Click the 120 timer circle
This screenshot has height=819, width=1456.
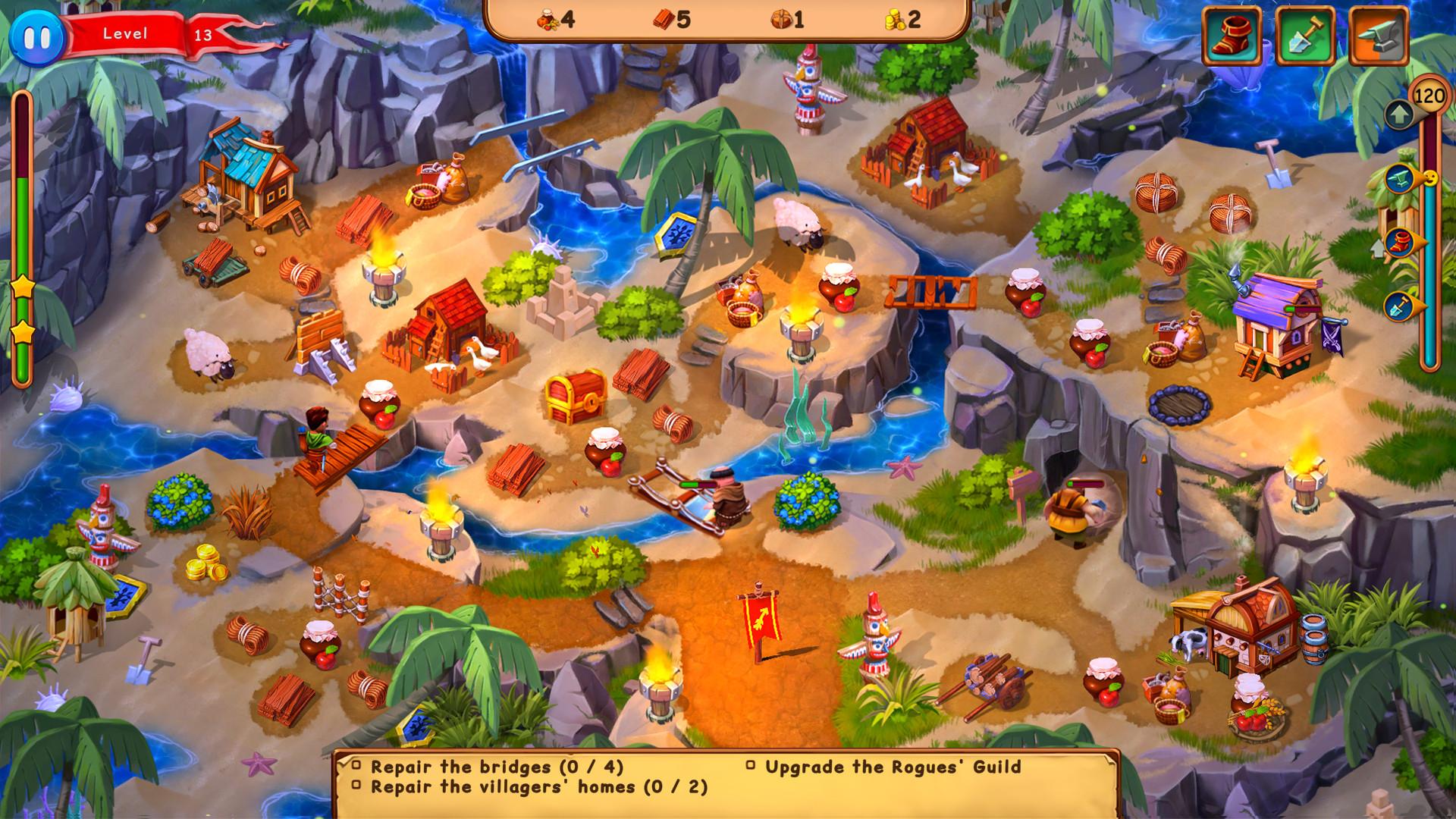click(1429, 96)
